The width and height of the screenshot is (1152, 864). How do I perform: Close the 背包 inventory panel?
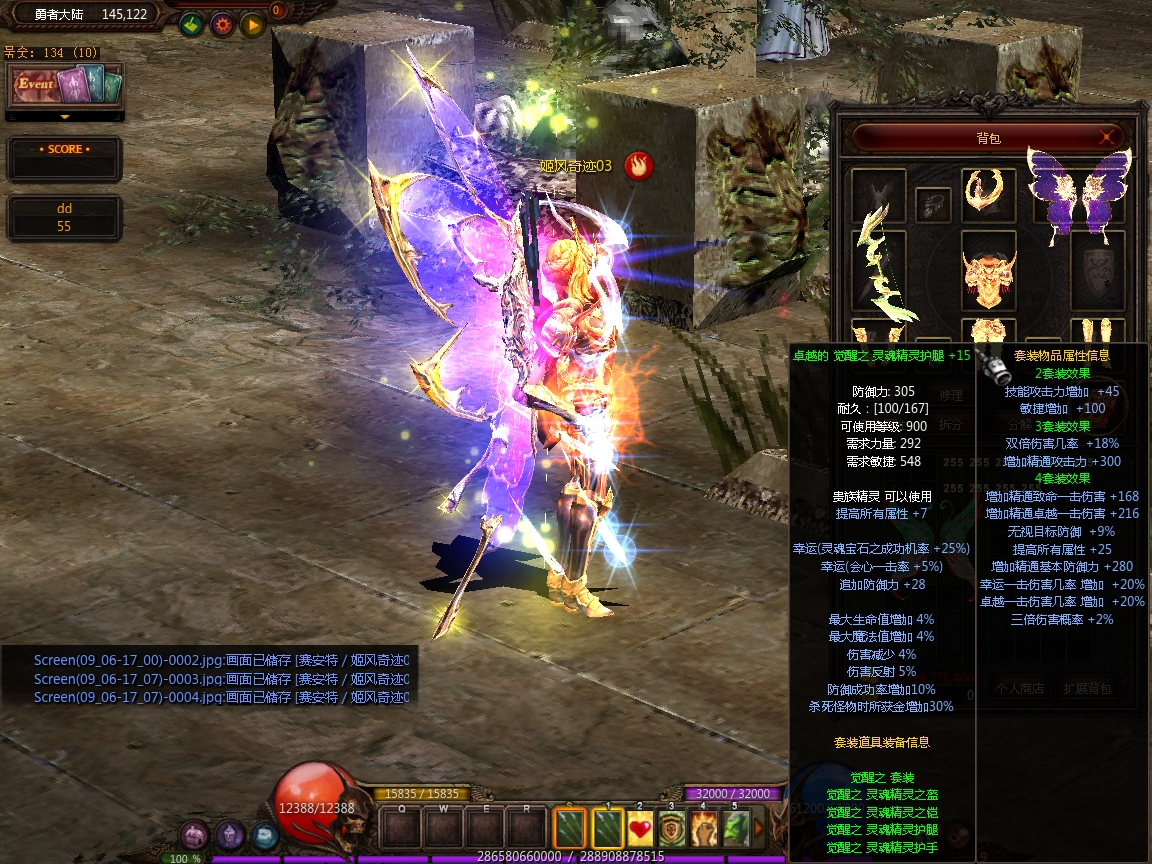pyautogui.click(x=1107, y=137)
